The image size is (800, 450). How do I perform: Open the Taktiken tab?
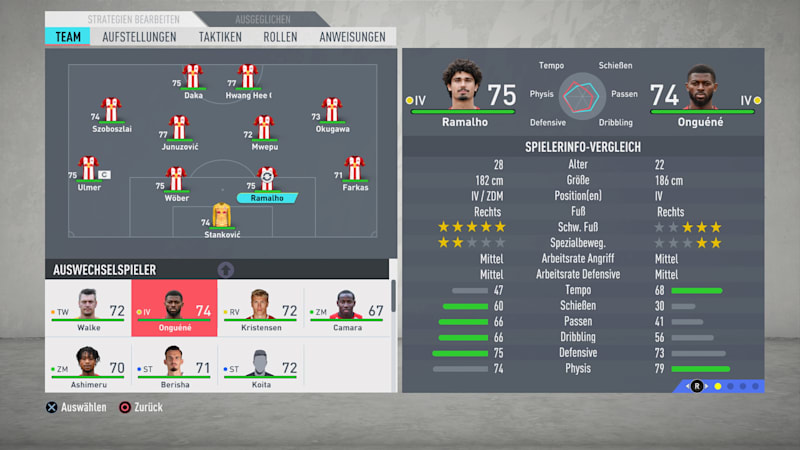tap(220, 36)
